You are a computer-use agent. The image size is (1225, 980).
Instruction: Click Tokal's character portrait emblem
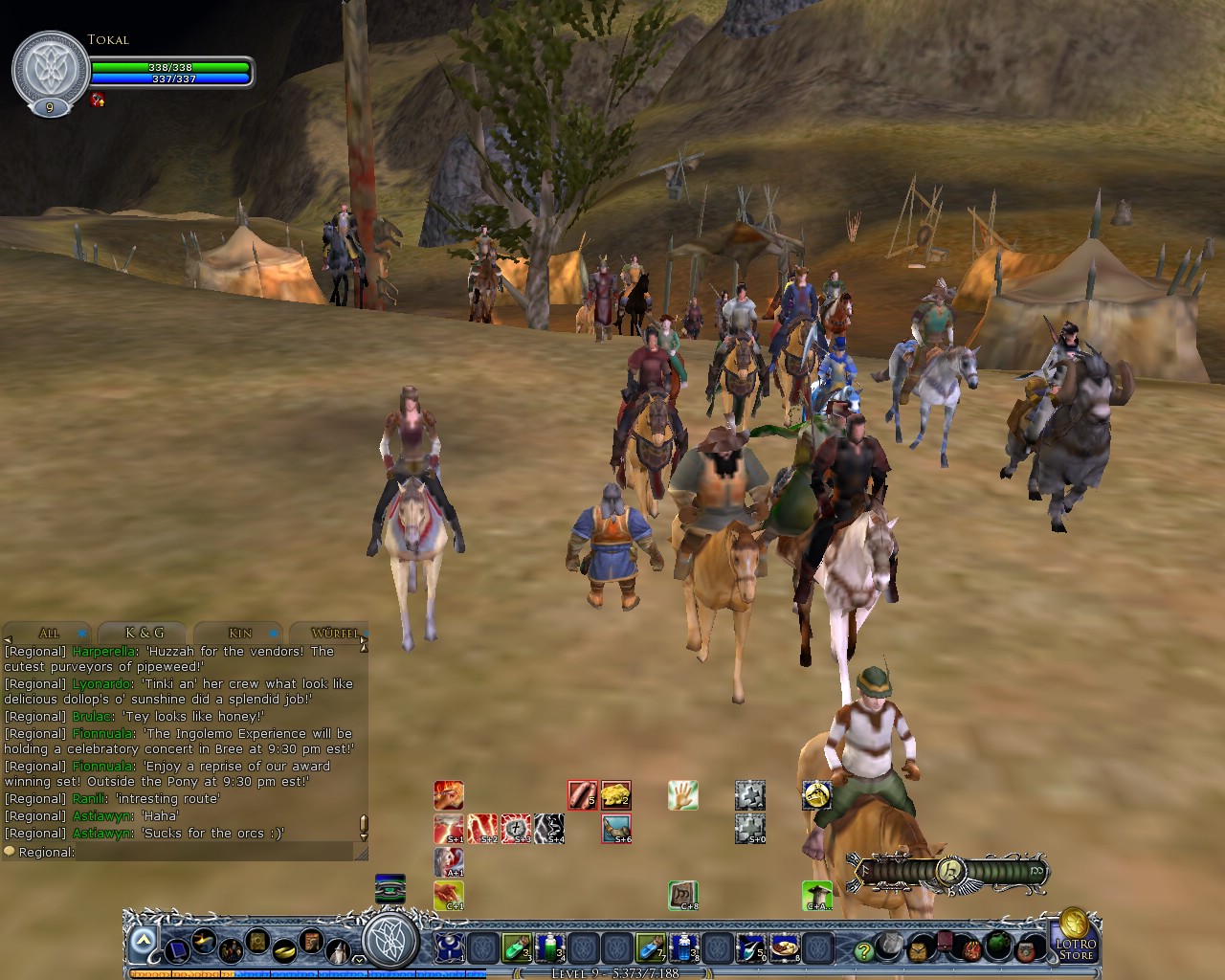[48, 67]
